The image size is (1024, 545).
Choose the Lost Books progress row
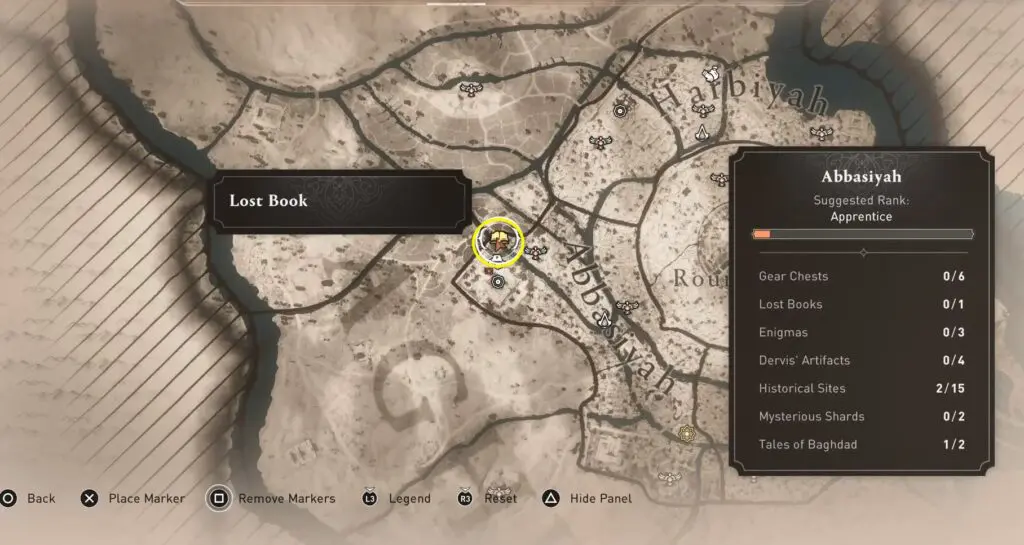862,304
